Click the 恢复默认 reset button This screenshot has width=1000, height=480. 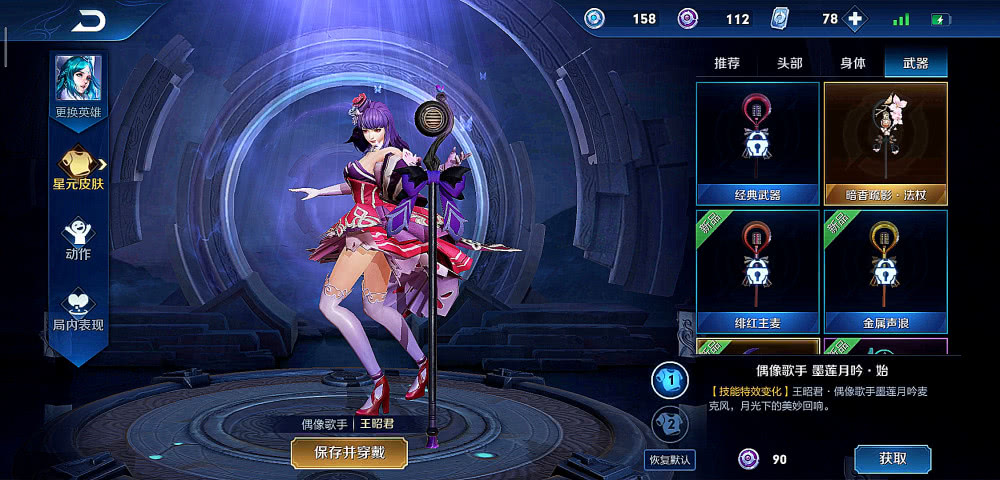pyautogui.click(x=670, y=460)
